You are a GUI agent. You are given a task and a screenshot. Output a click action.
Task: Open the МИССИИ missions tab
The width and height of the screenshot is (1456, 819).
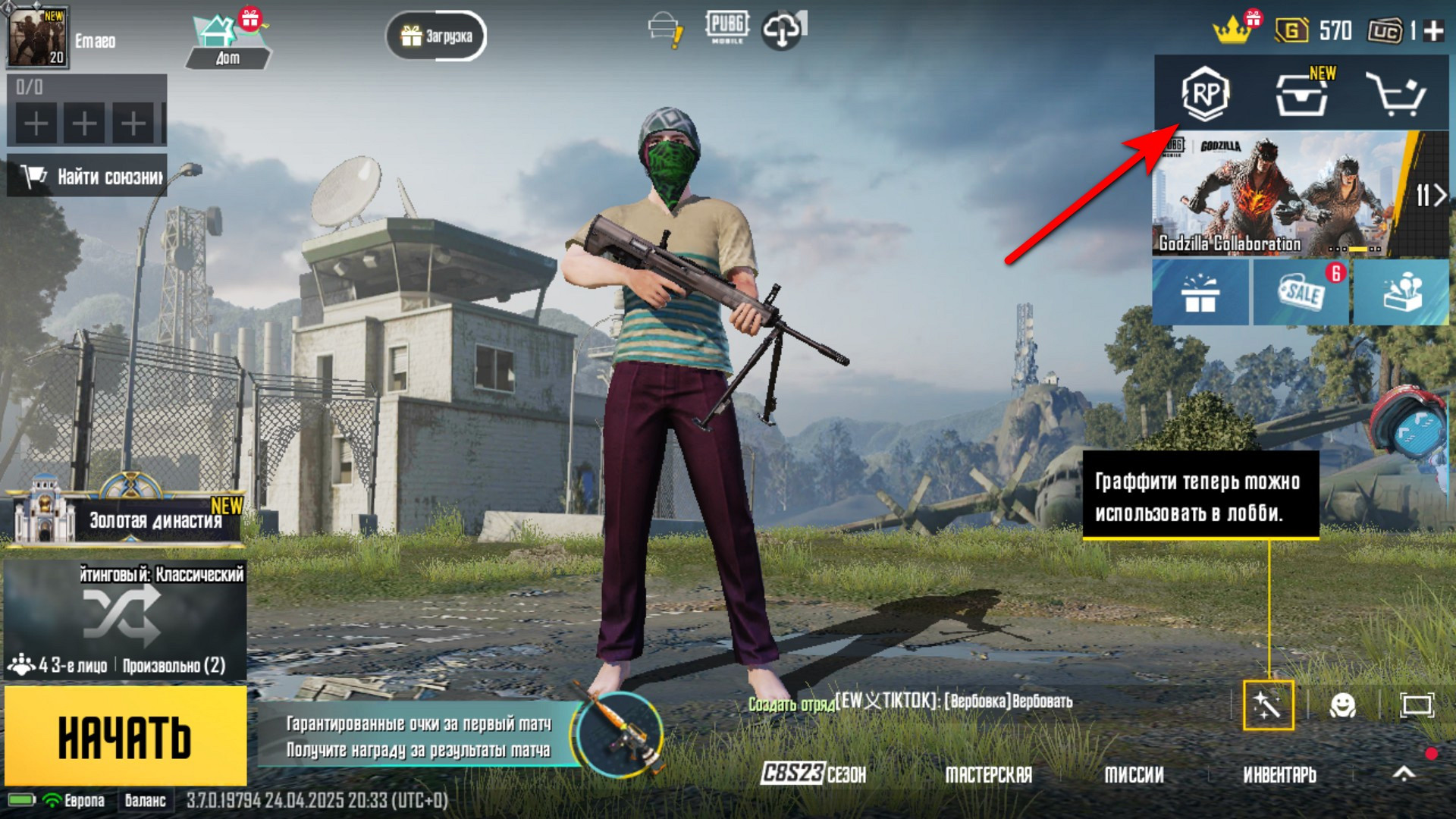(1134, 774)
